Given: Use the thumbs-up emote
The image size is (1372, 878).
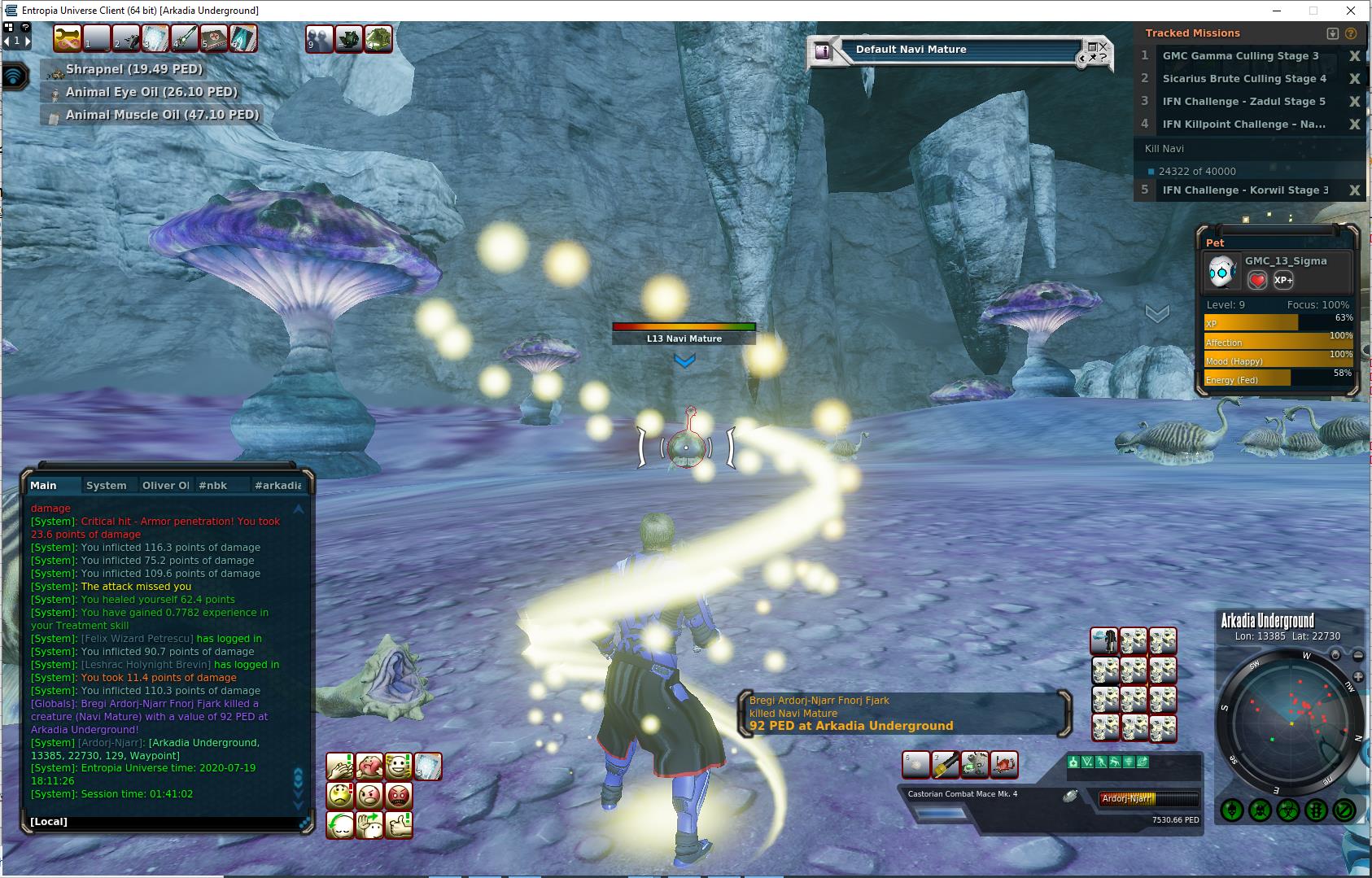Looking at the screenshot, I should pyautogui.click(x=399, y=825).
